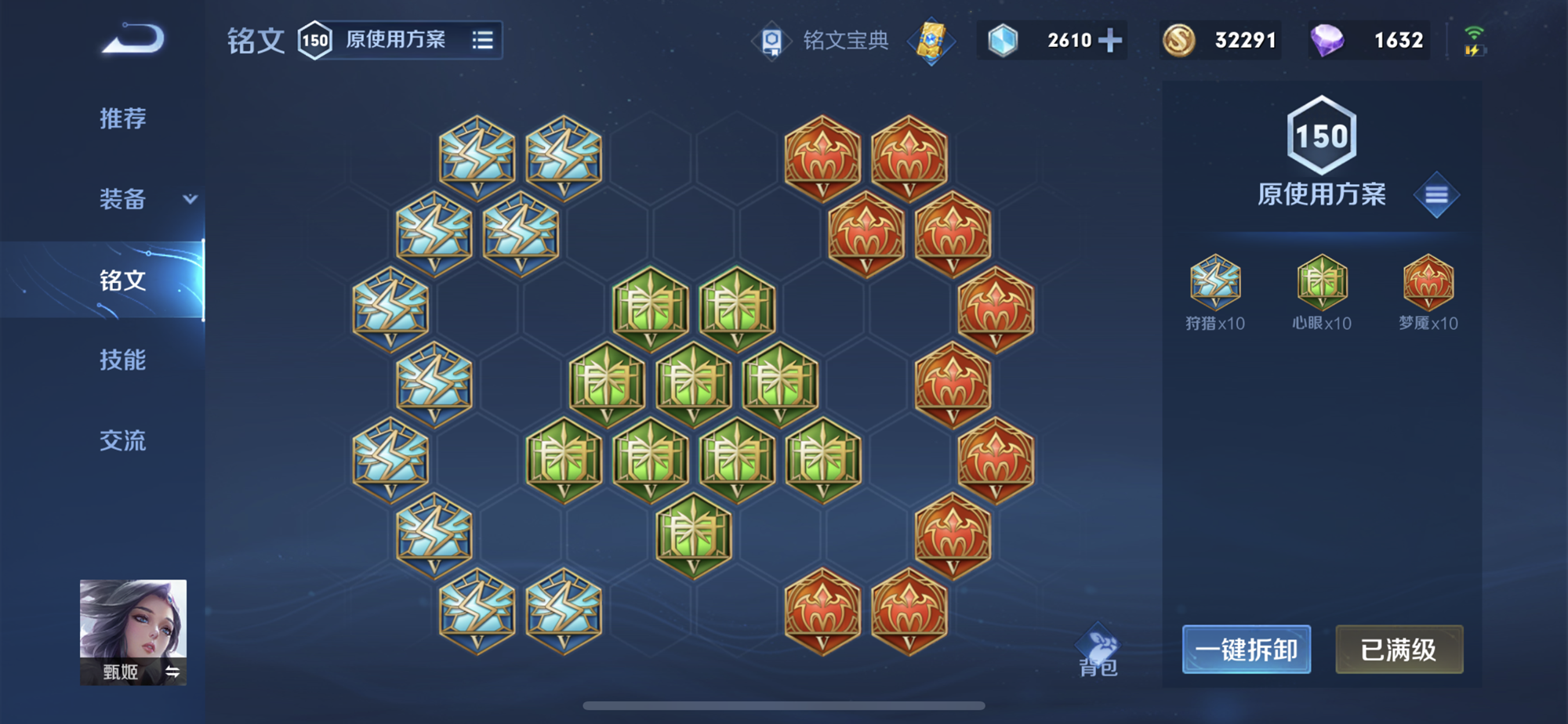Toggle the battery charging indicator
The image size is (1568, 724).
[x=1476, y=51]
